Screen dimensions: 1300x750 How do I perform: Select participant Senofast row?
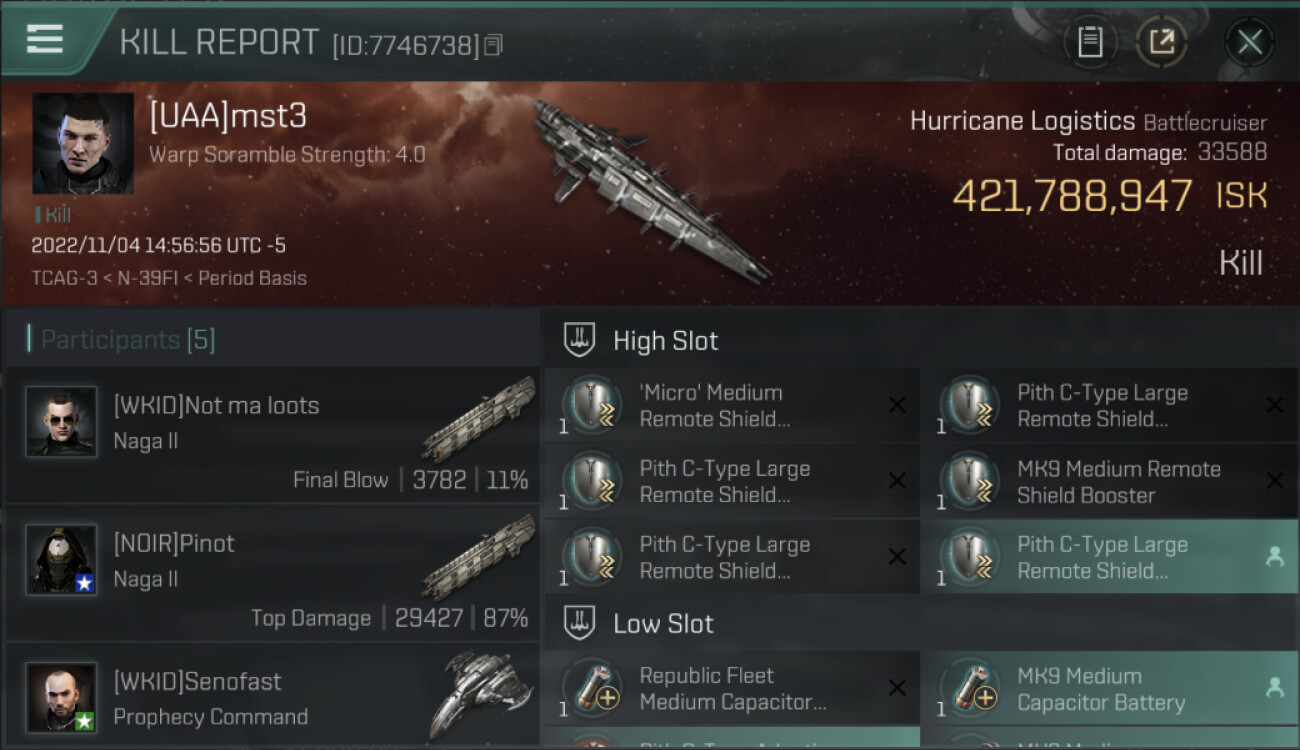(272, 698)
